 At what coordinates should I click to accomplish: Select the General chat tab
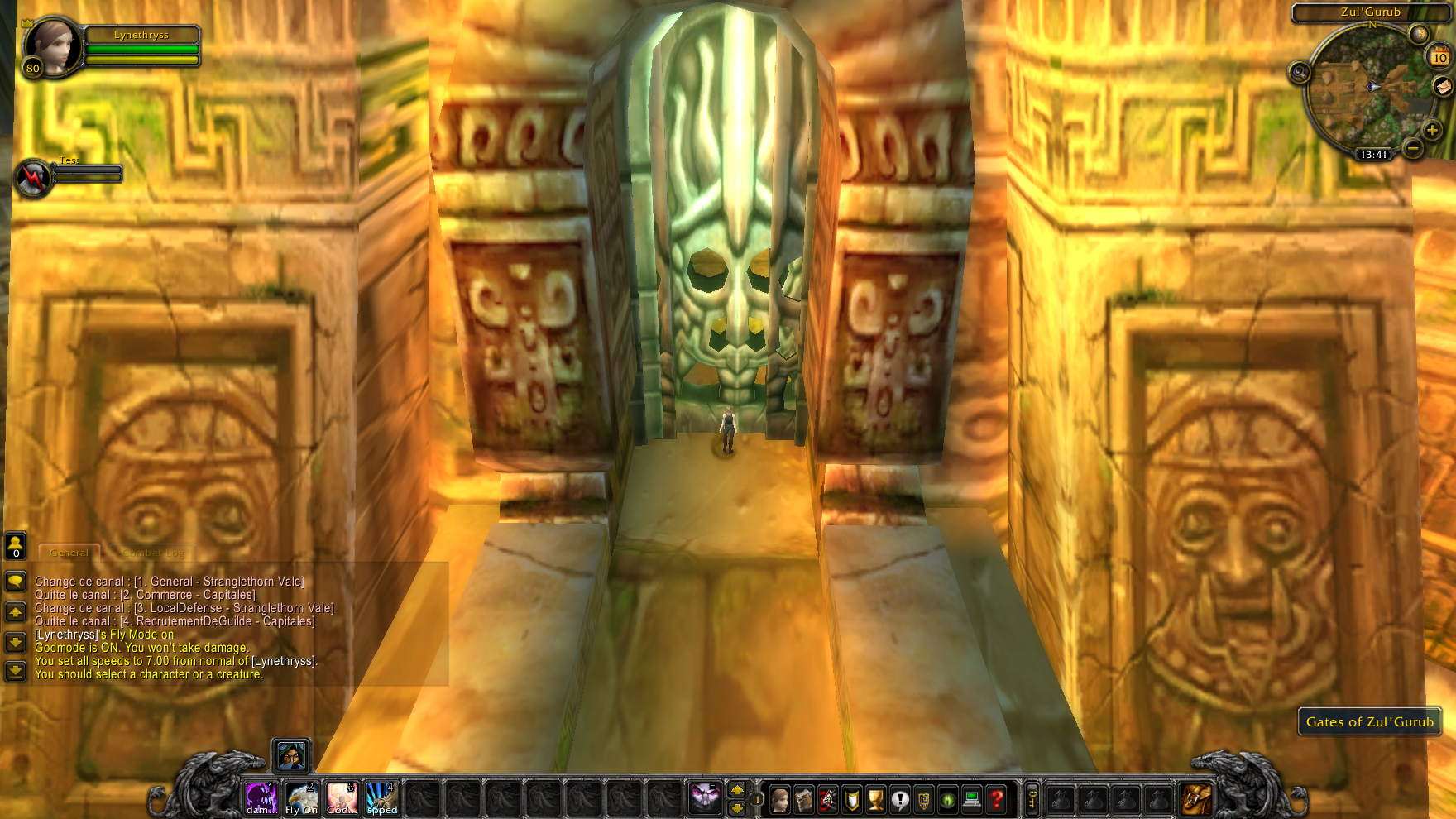coord(69,552)
